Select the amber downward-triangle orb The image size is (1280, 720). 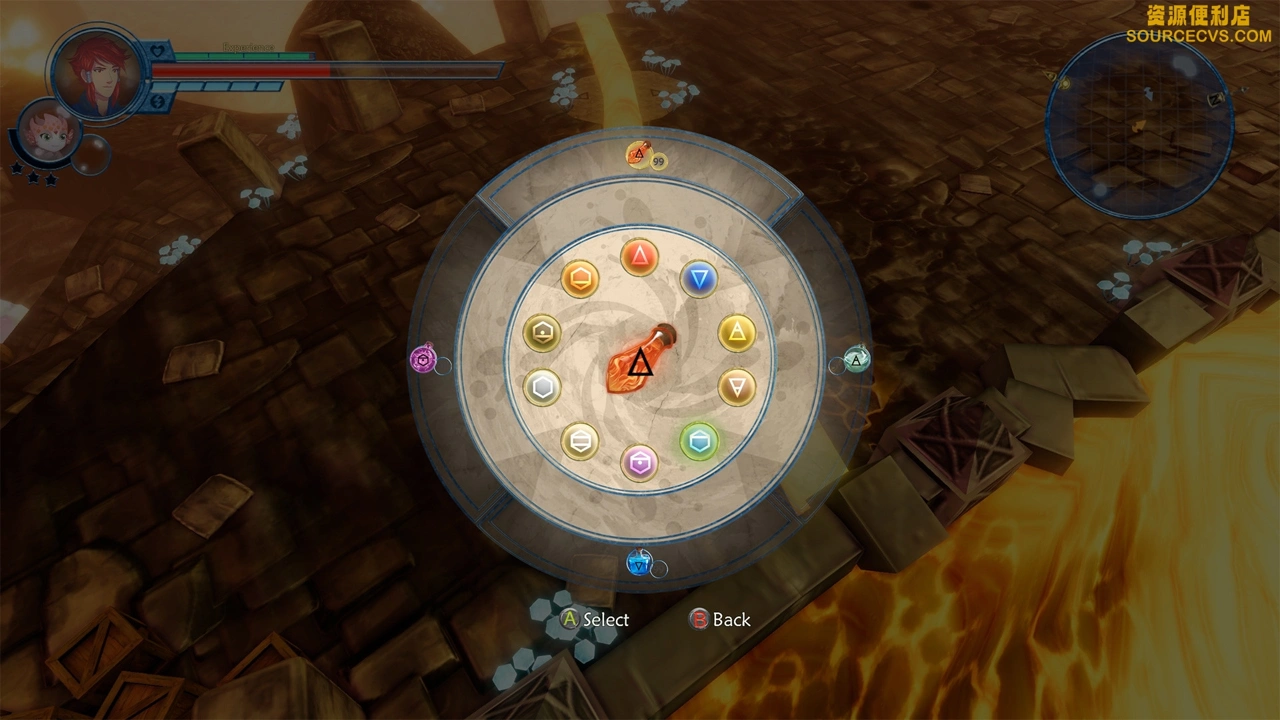[x=737, y=386]
